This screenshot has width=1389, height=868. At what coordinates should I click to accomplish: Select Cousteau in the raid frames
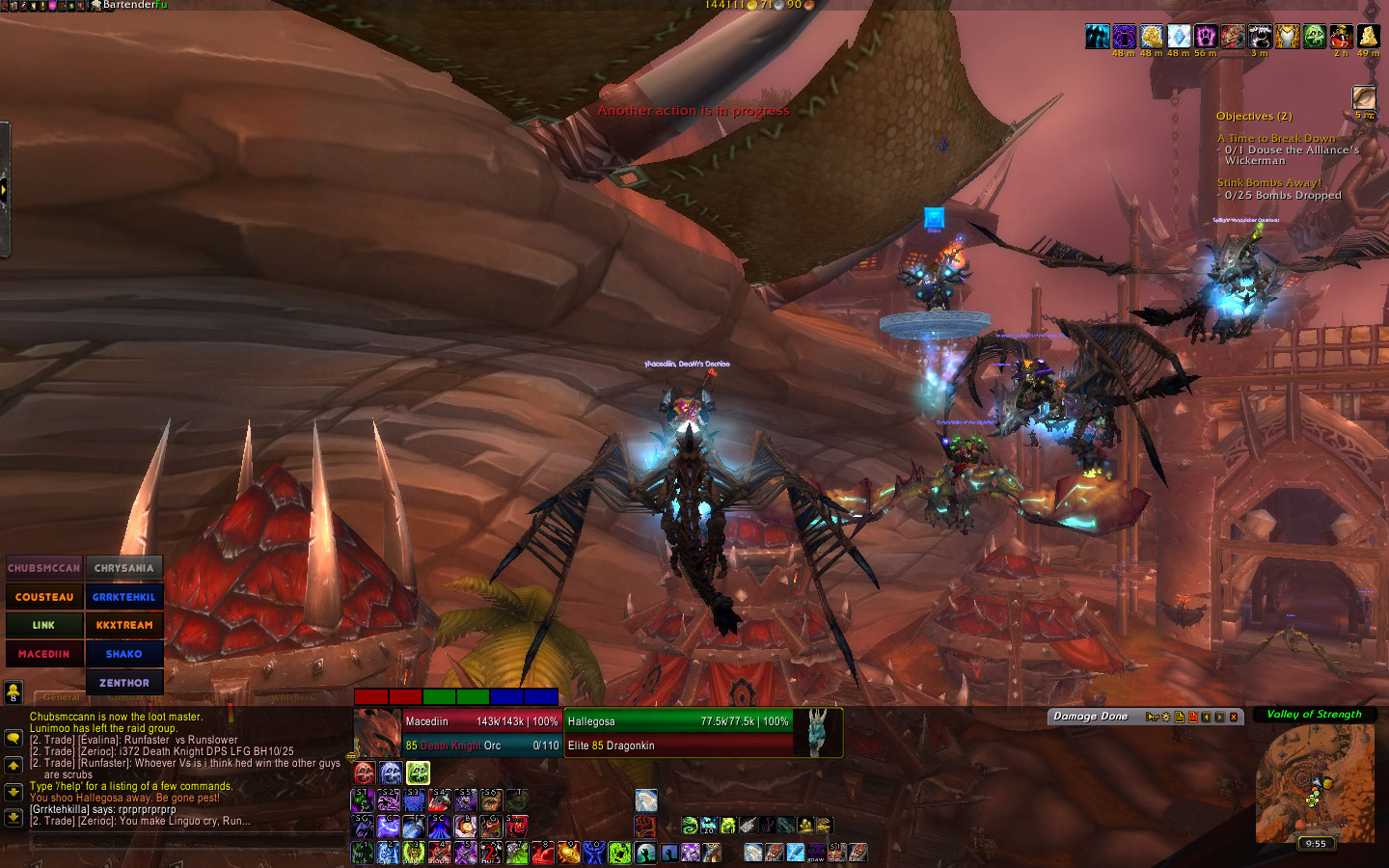coord(44,597)
